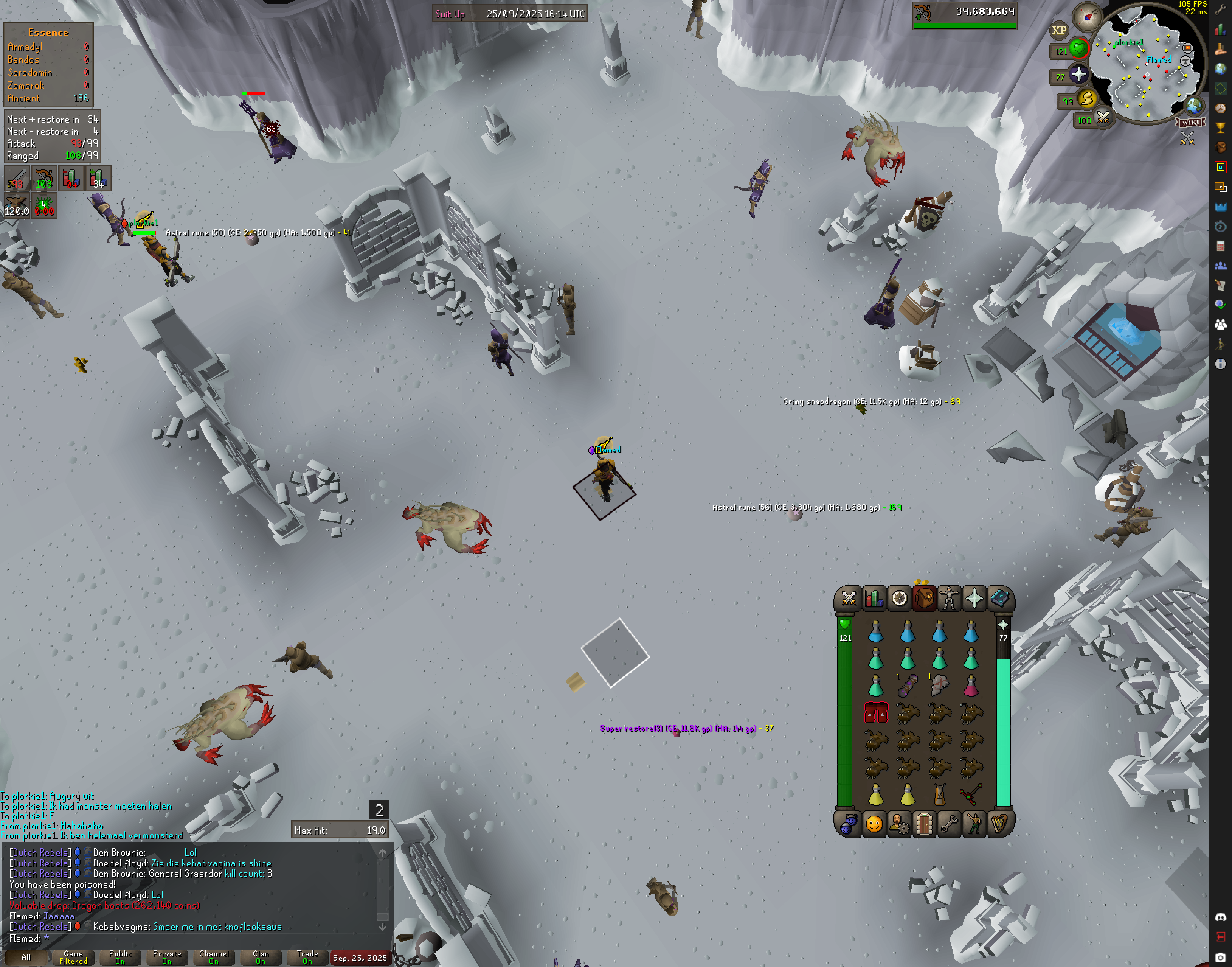Open the Spellbook tab

coord(999,599)
